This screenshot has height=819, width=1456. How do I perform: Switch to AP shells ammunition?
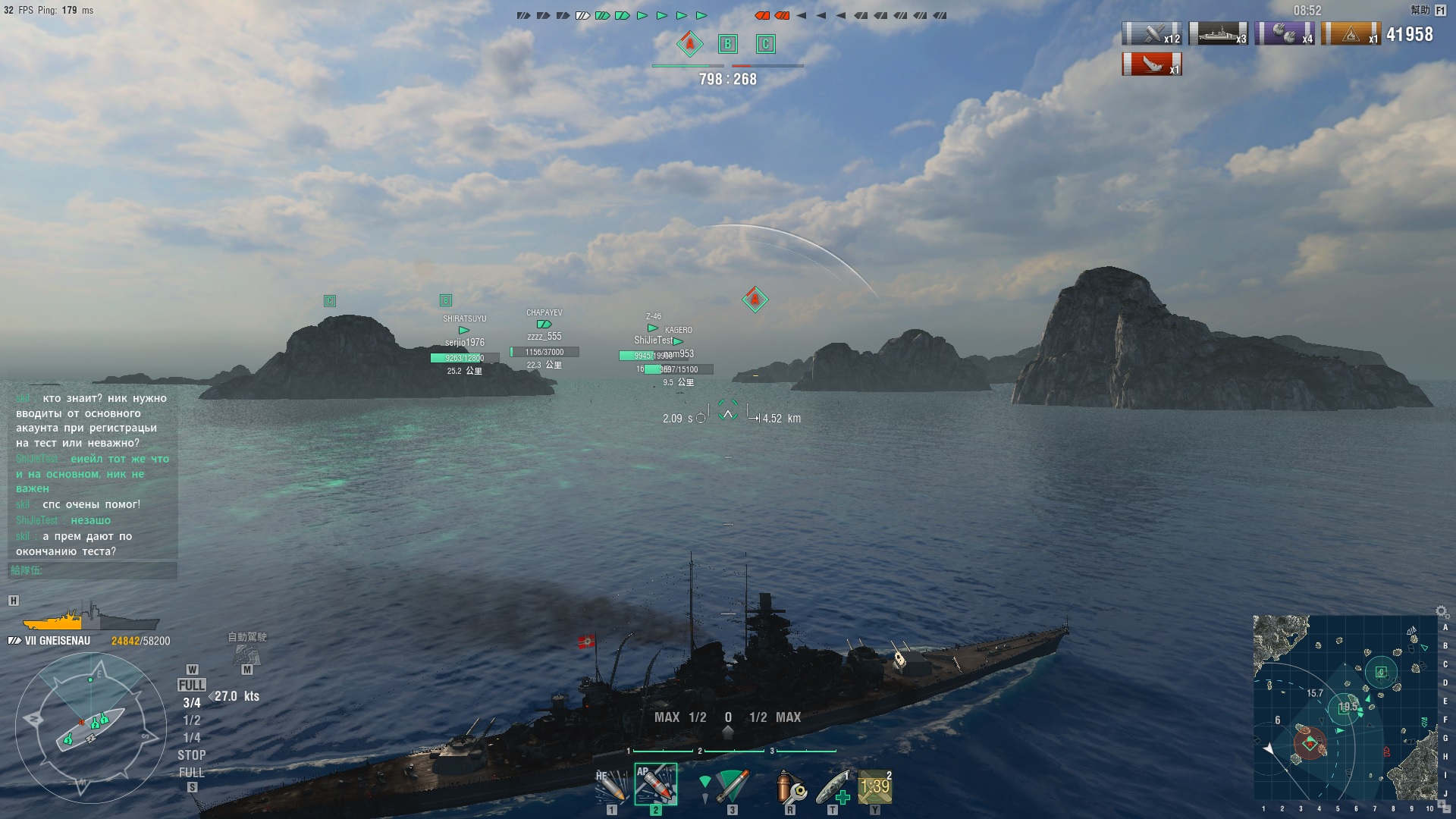655,785
